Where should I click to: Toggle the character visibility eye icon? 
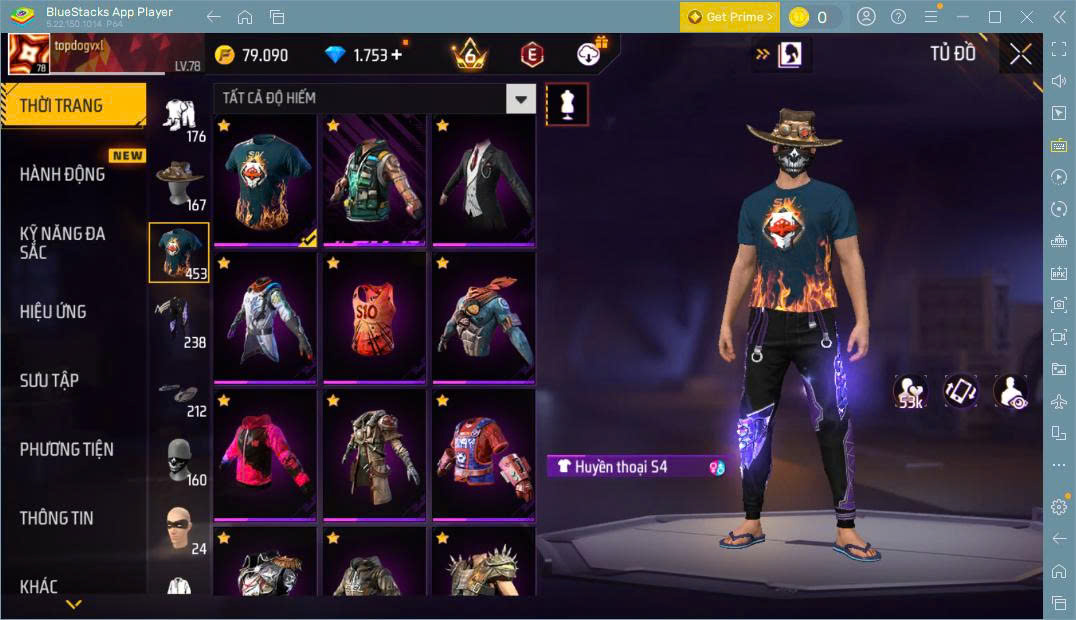1010,391
